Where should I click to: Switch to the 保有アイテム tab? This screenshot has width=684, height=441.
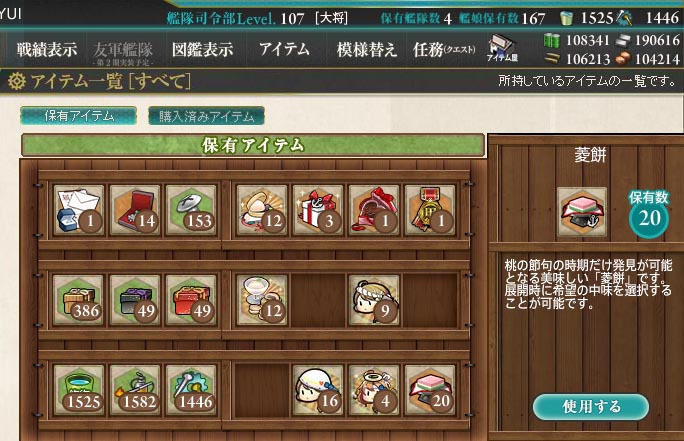pos(78,116)
